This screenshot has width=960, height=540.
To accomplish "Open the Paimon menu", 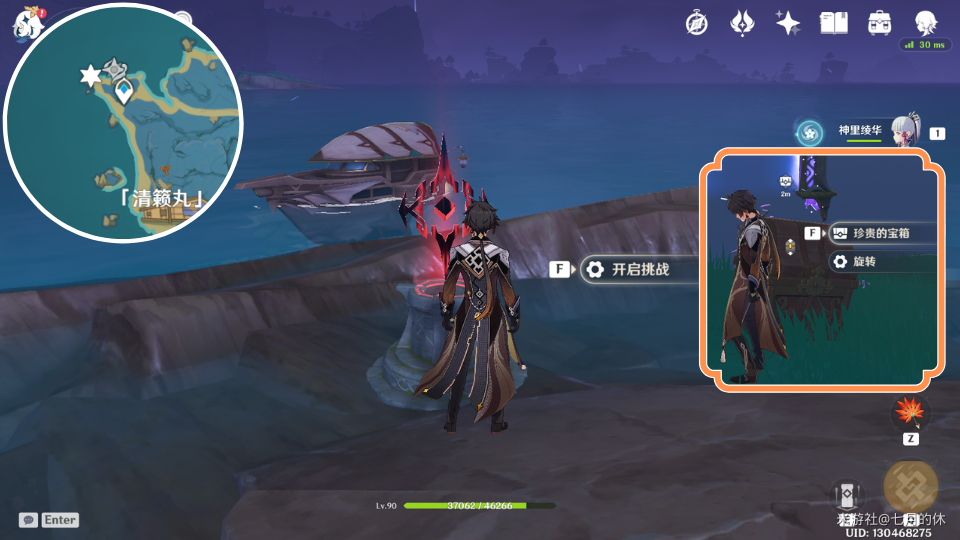I will point(25,22).
